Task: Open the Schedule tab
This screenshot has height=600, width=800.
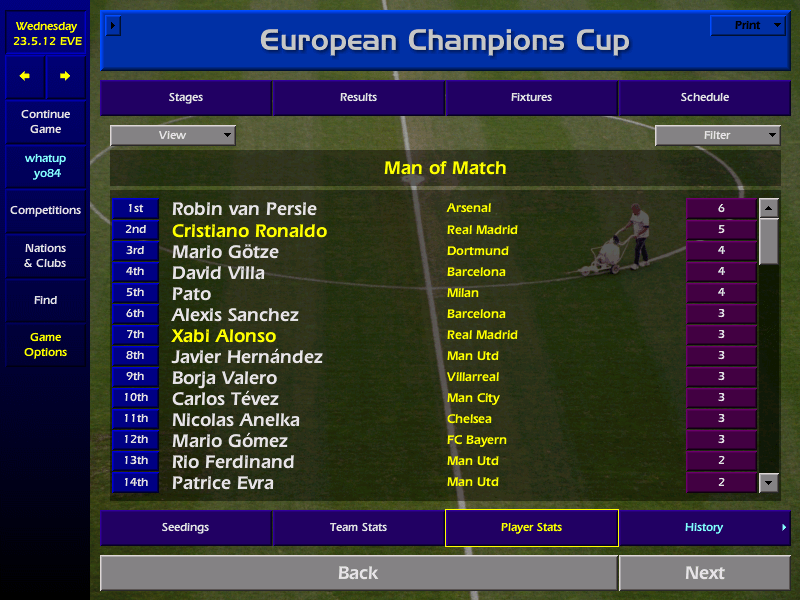Action: click(x=704, y=98)
